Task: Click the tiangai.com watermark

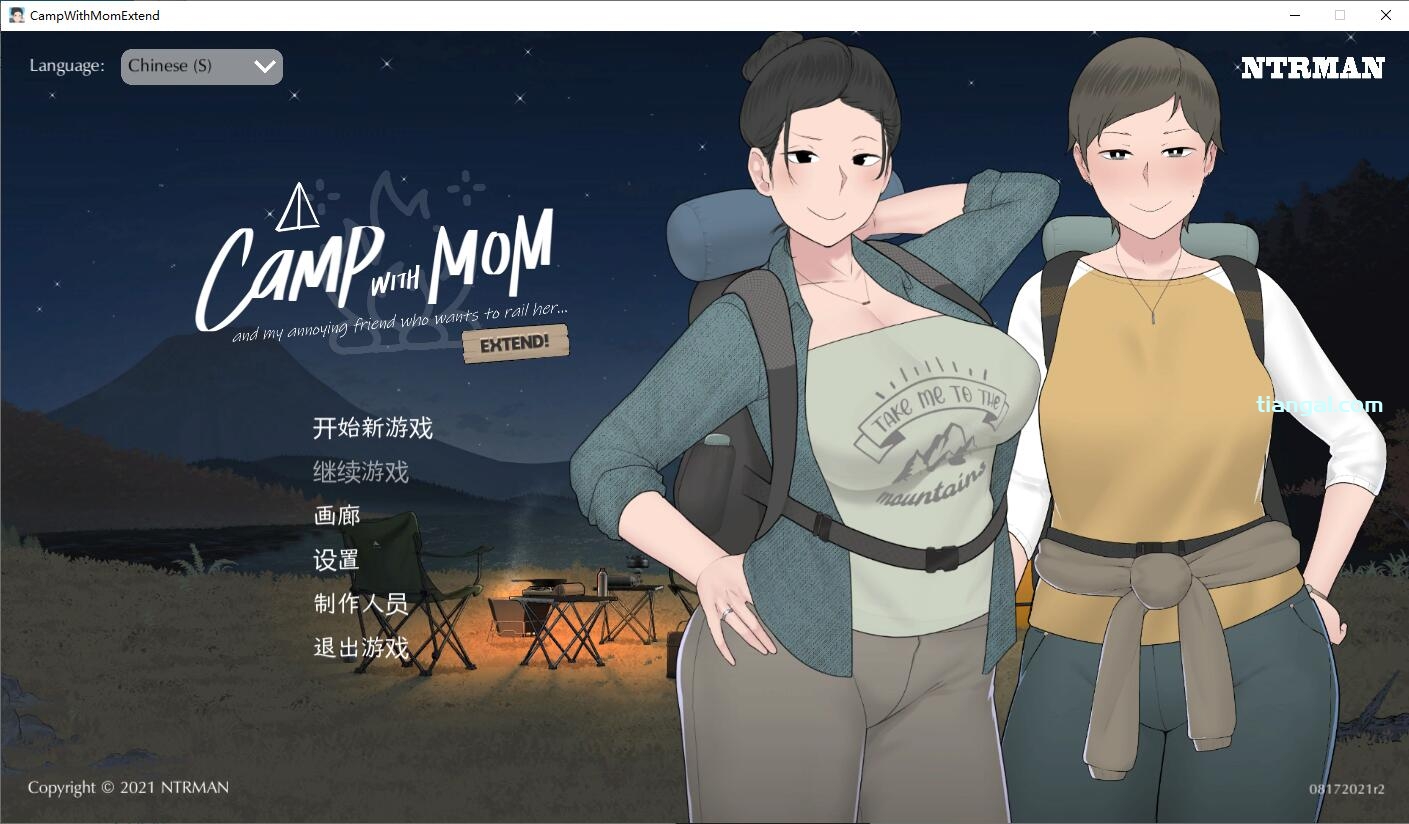Action: click(1317, 404)
